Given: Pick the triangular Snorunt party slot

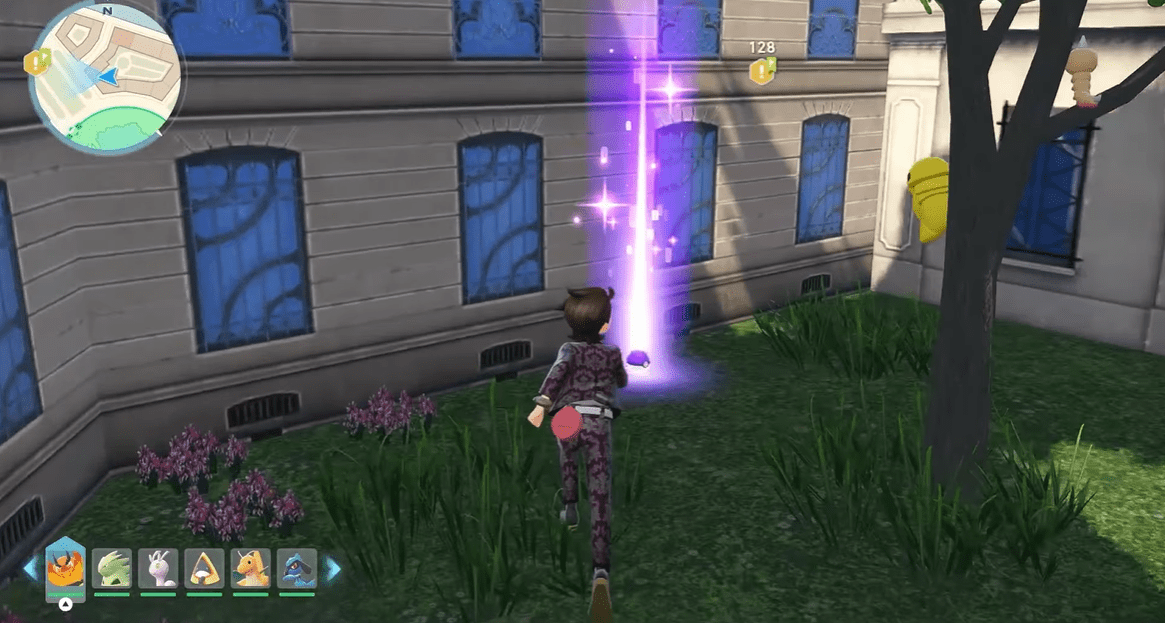Looking at the screenshot, I should (x=205, y=568).
